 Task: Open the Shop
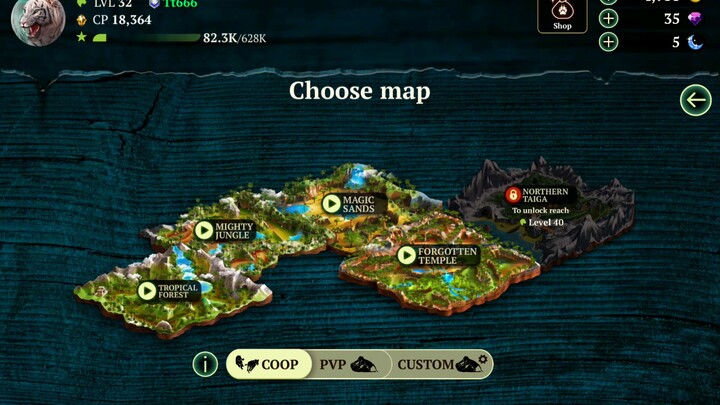pos(562,16)
